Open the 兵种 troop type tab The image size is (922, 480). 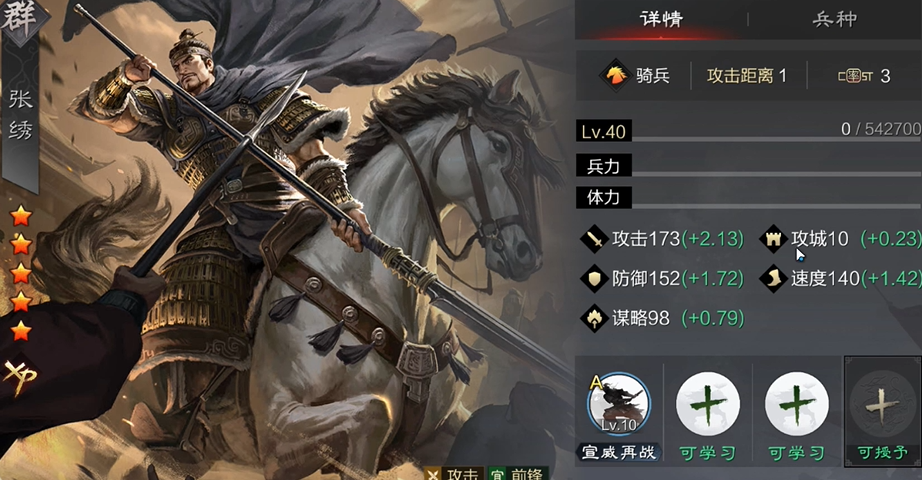coord(834,19)
